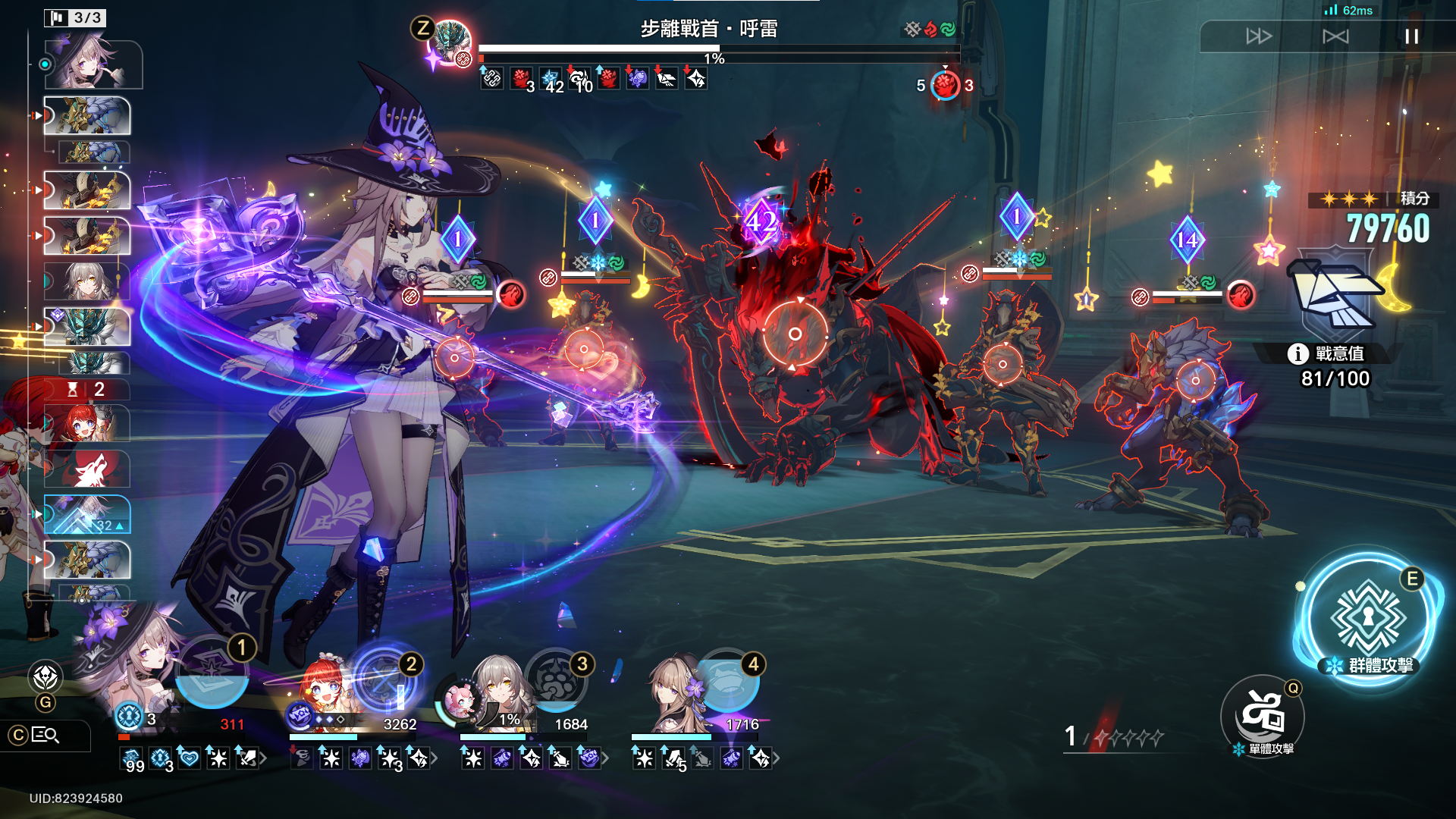Select the white wolf turn-order portrait

pos(86,469)
